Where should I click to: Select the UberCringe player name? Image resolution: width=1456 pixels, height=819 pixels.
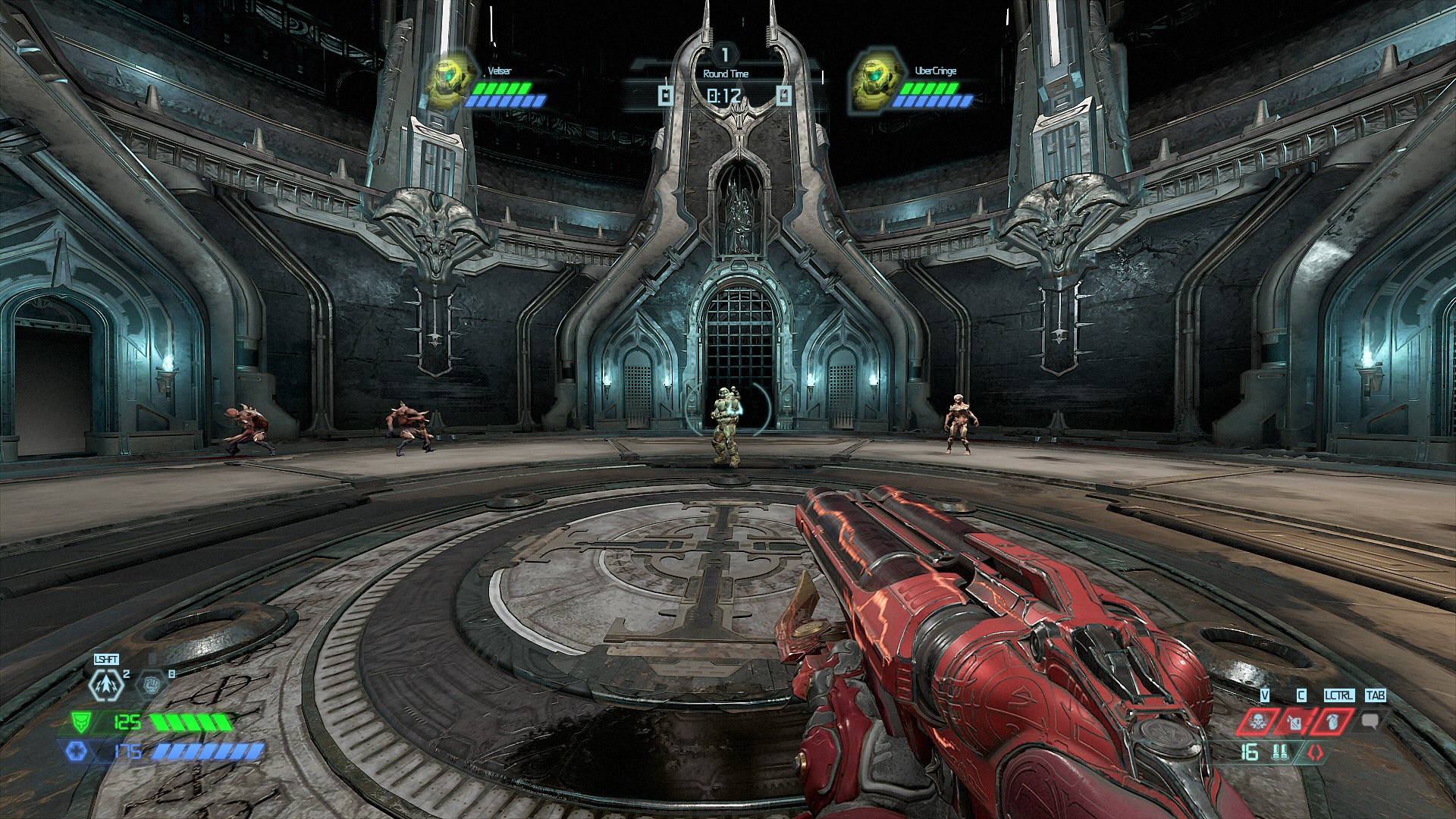point(935,70)
